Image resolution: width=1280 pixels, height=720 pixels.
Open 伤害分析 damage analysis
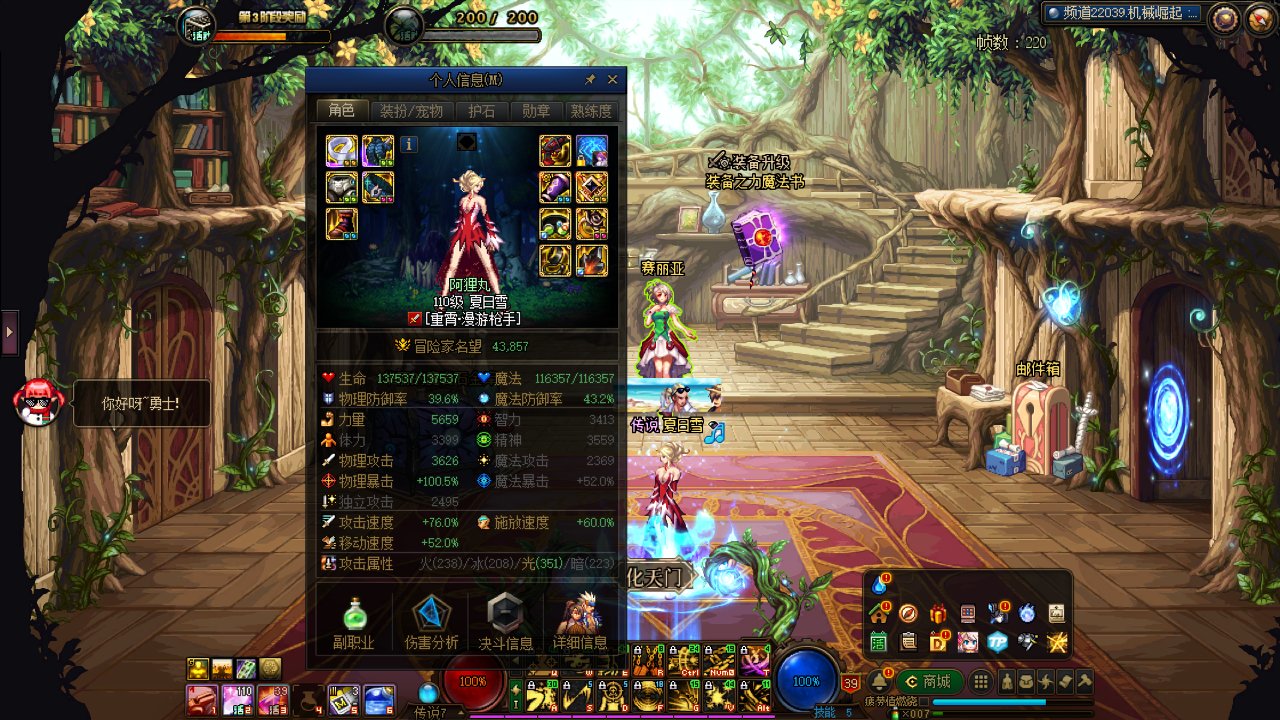pos(431,622)
